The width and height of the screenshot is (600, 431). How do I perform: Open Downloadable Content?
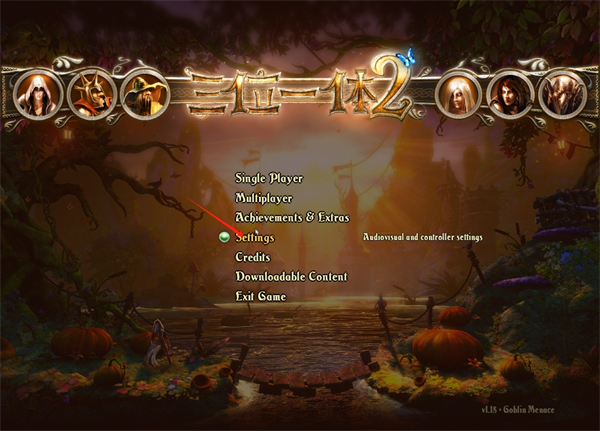pos(291,277)
